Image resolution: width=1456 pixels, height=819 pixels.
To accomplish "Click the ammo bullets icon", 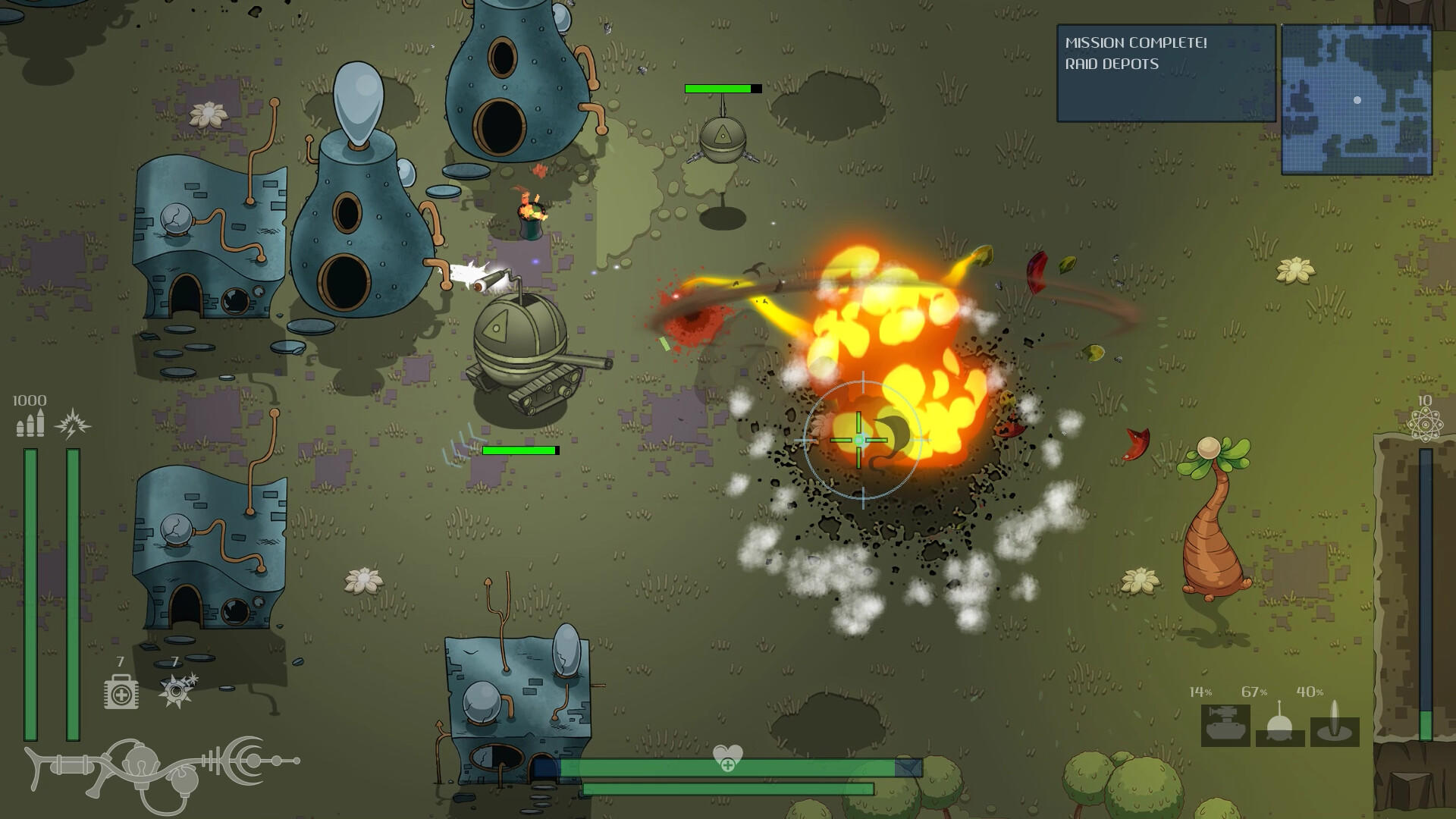I will click(30, 423).
